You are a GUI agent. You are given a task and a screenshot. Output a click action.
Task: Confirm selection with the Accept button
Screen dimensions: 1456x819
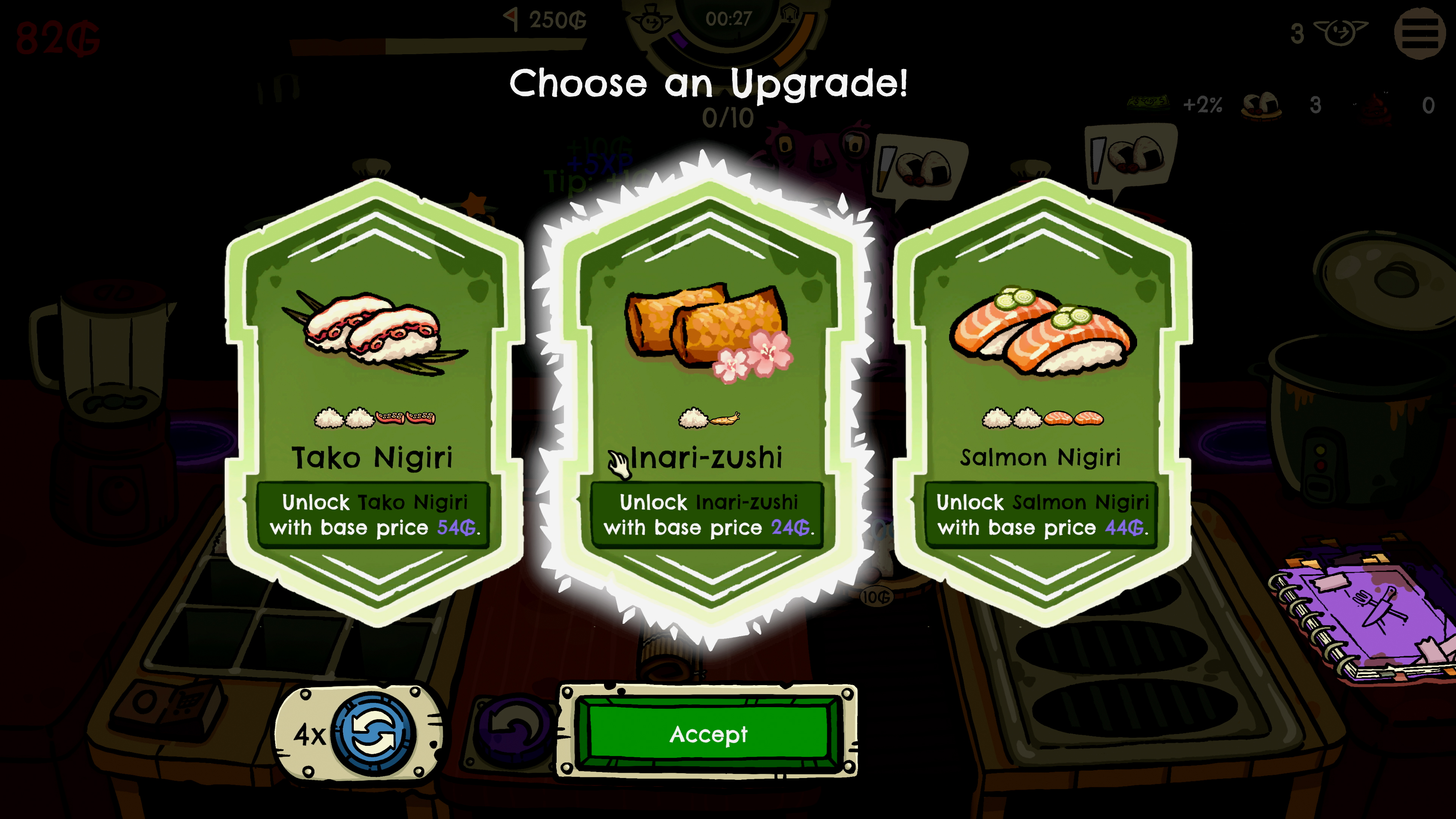pos(708,734)
